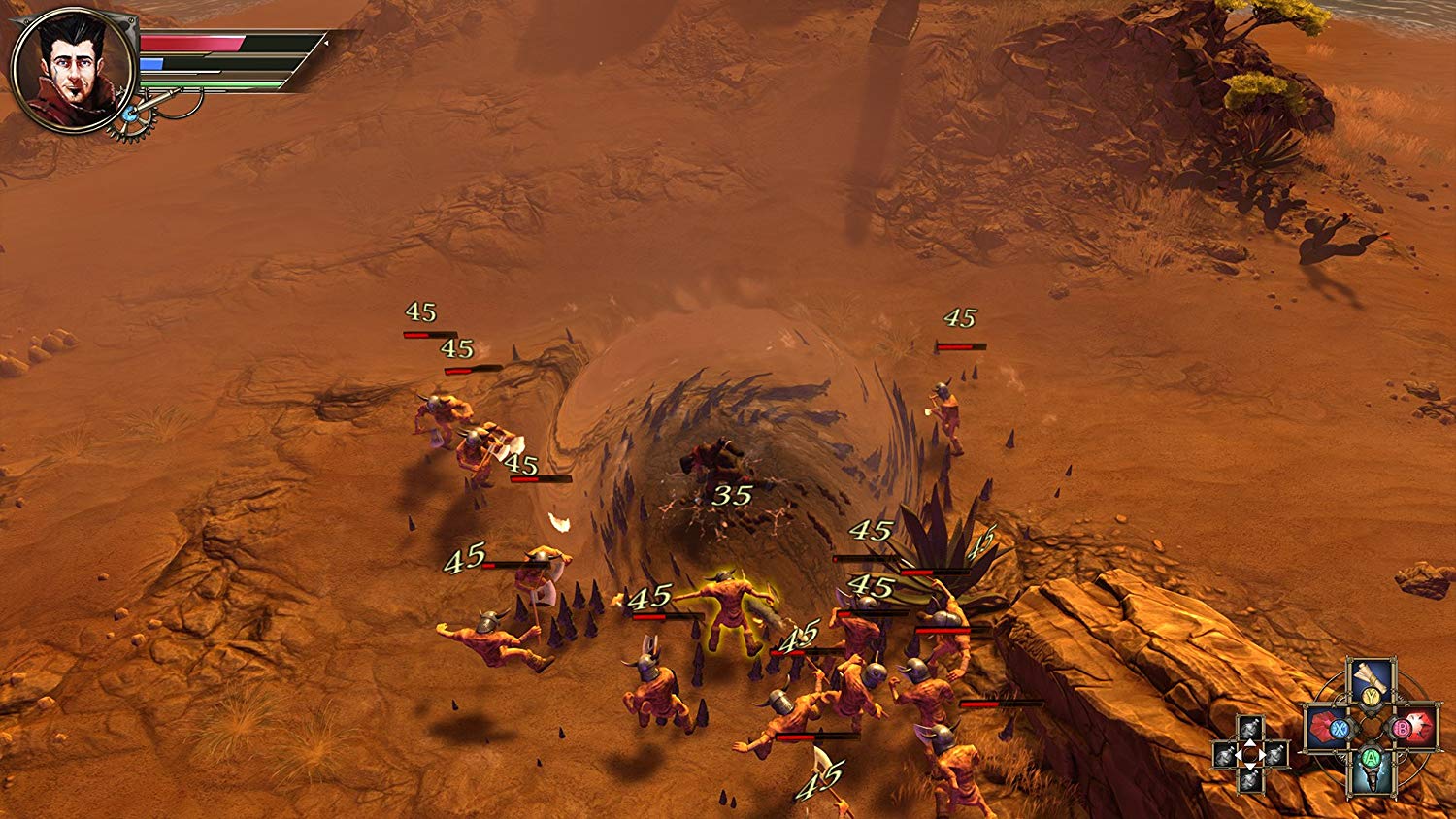This screenshot has height=819, width=1456.
Task: Pick the potion slot beside the right arrow
Action: coord(1274,754)
